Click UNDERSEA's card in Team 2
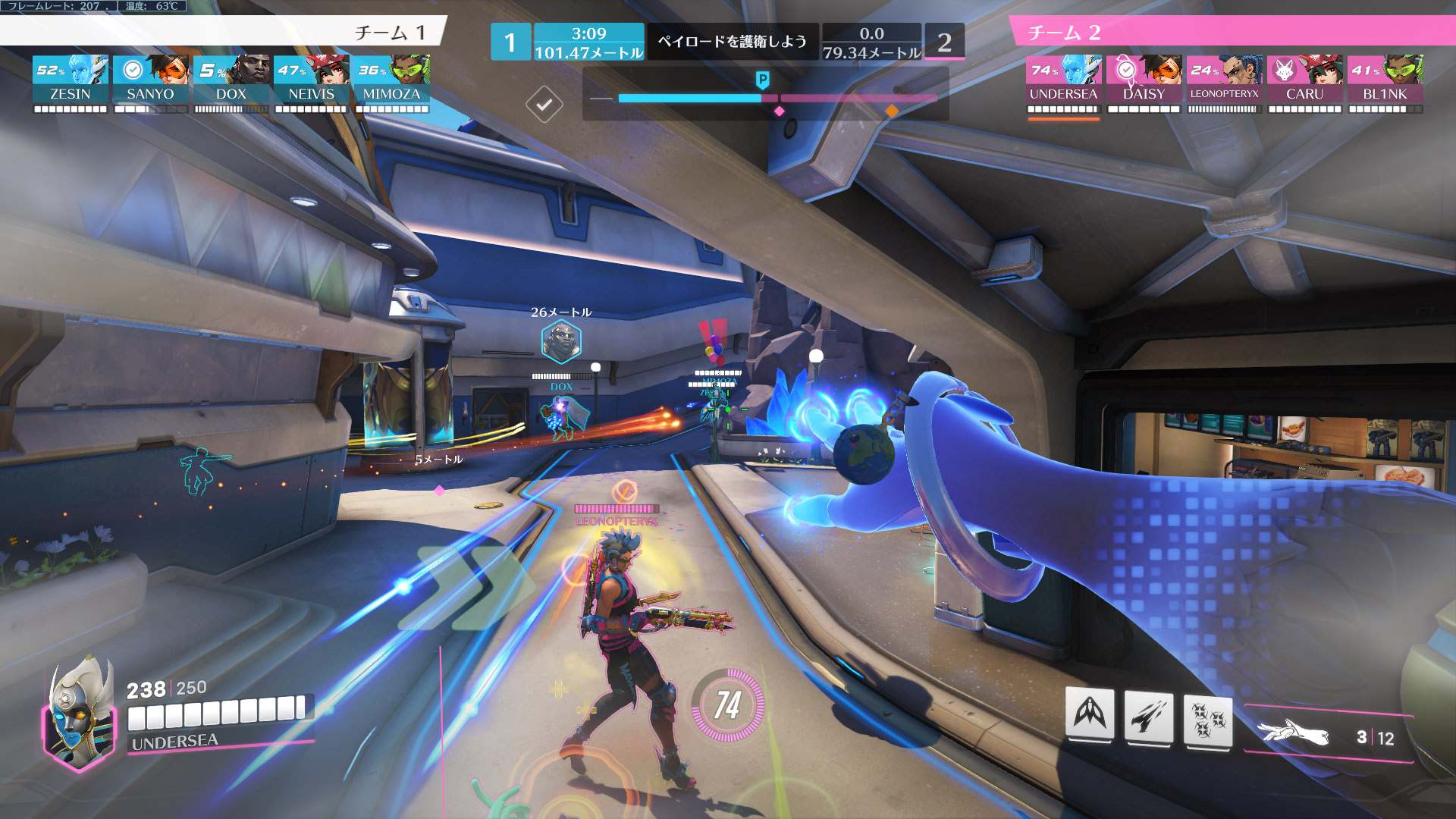 click(1063, 79)
